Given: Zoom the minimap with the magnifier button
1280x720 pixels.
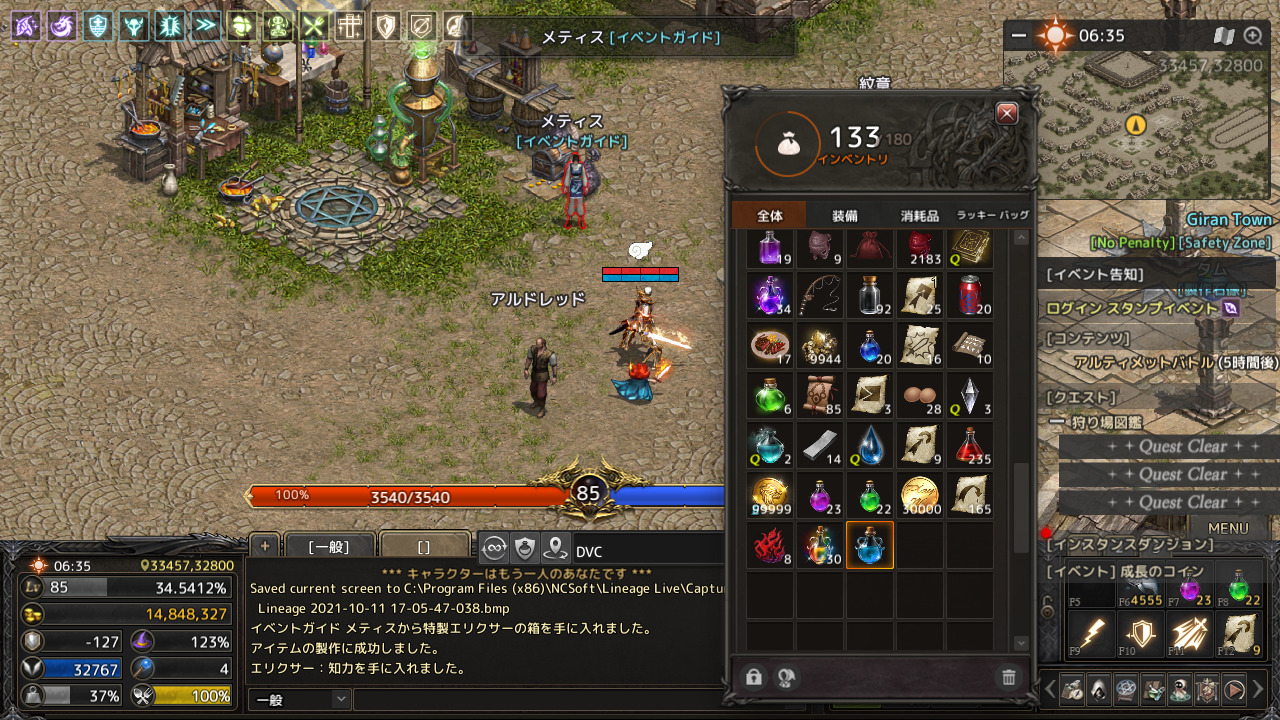Looking at the screenshot, I should [x=1253, y=36].
